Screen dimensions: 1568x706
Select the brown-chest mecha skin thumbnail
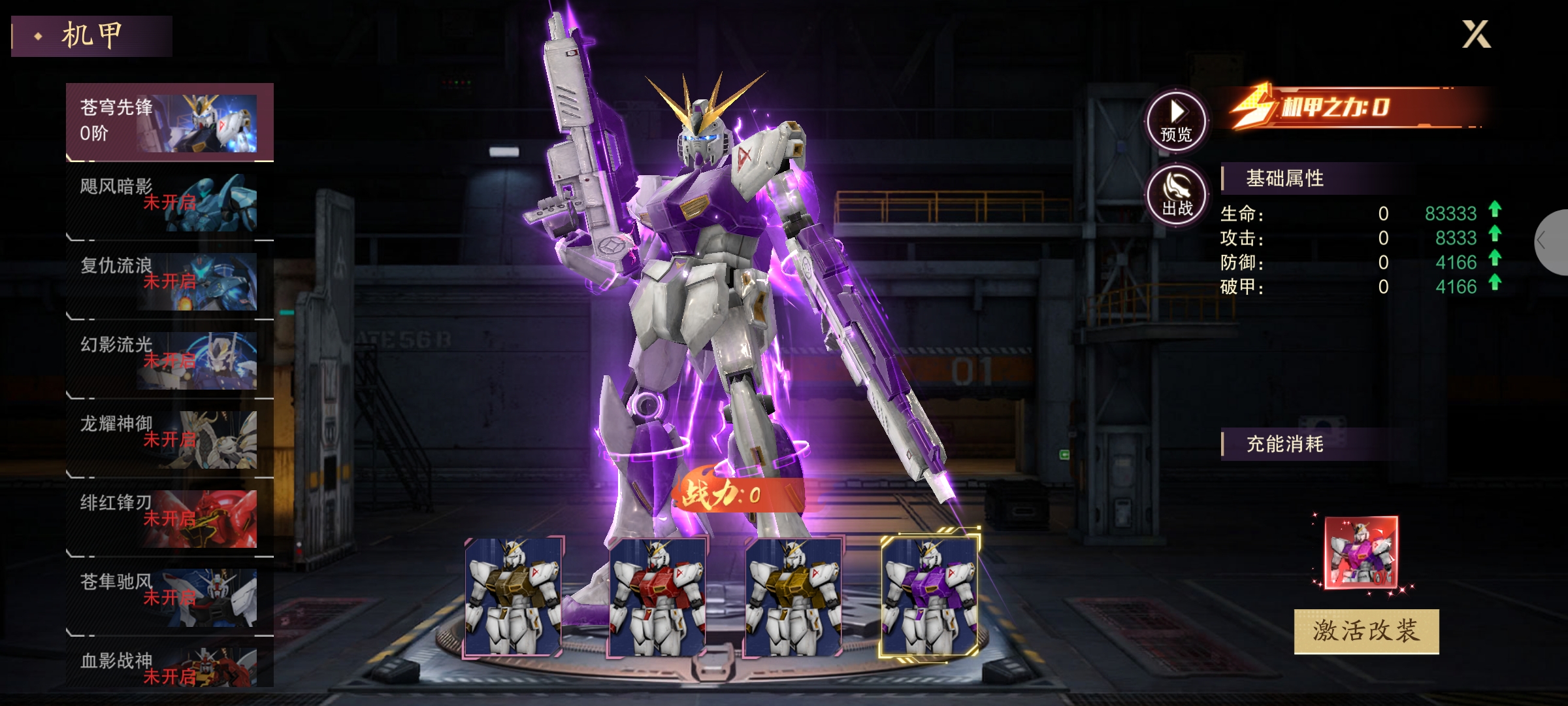point(514,596)
